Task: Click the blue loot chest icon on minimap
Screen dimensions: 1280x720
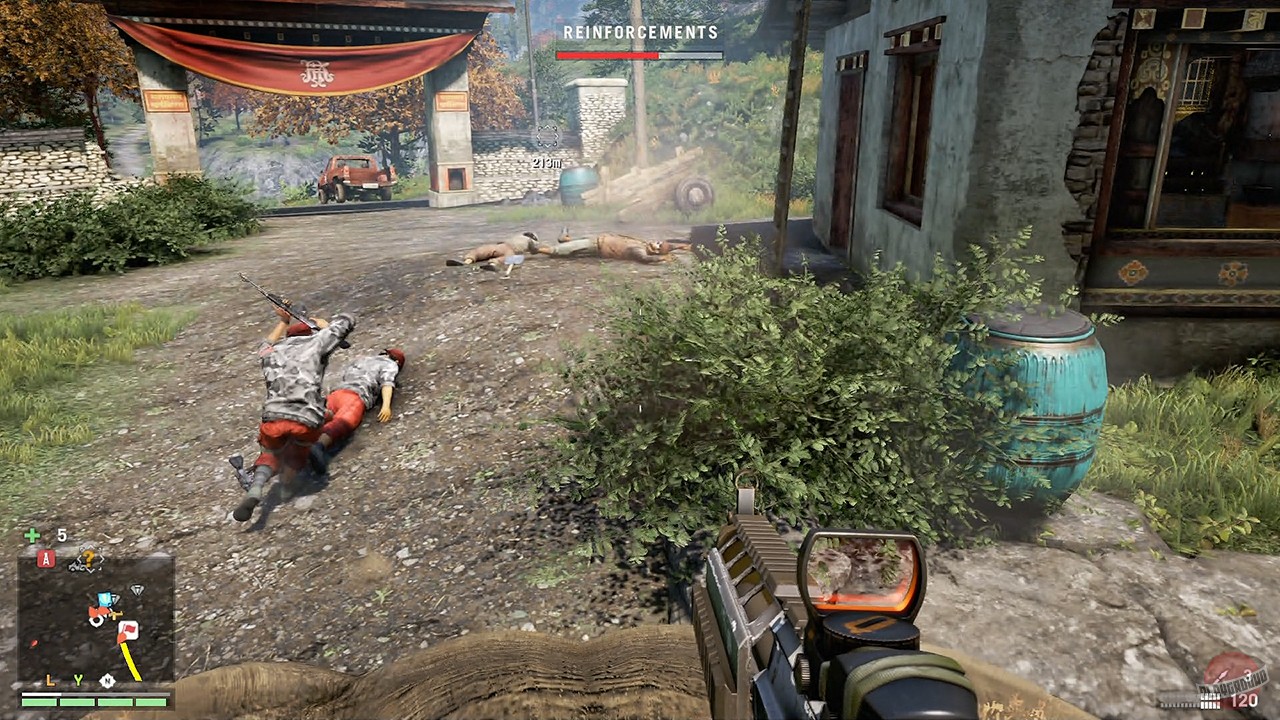Action: point(104,598)
